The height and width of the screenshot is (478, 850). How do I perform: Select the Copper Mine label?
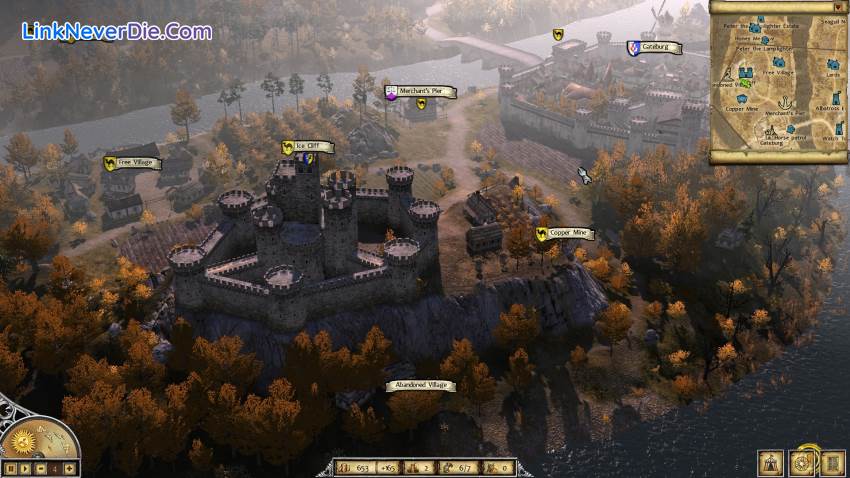pyautogui.click(x=566, y=234)
